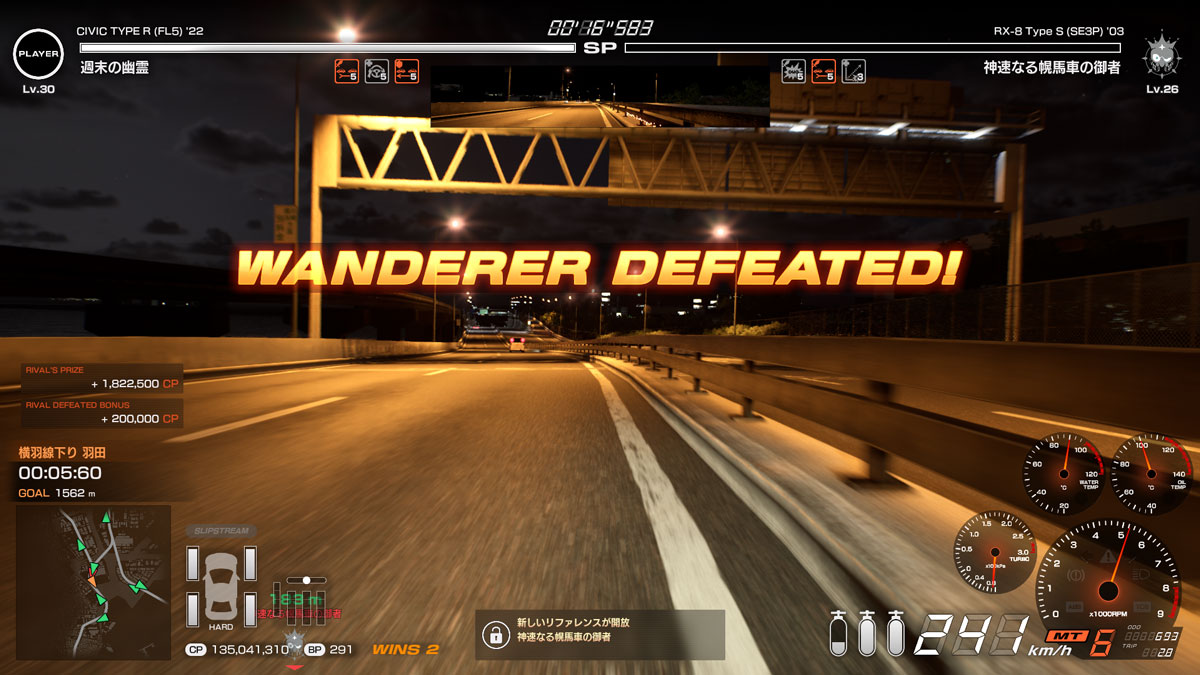Select the player's steering wheel perk icon
The height and width of the screenshot is (675, 1200).
pos(377,71)
